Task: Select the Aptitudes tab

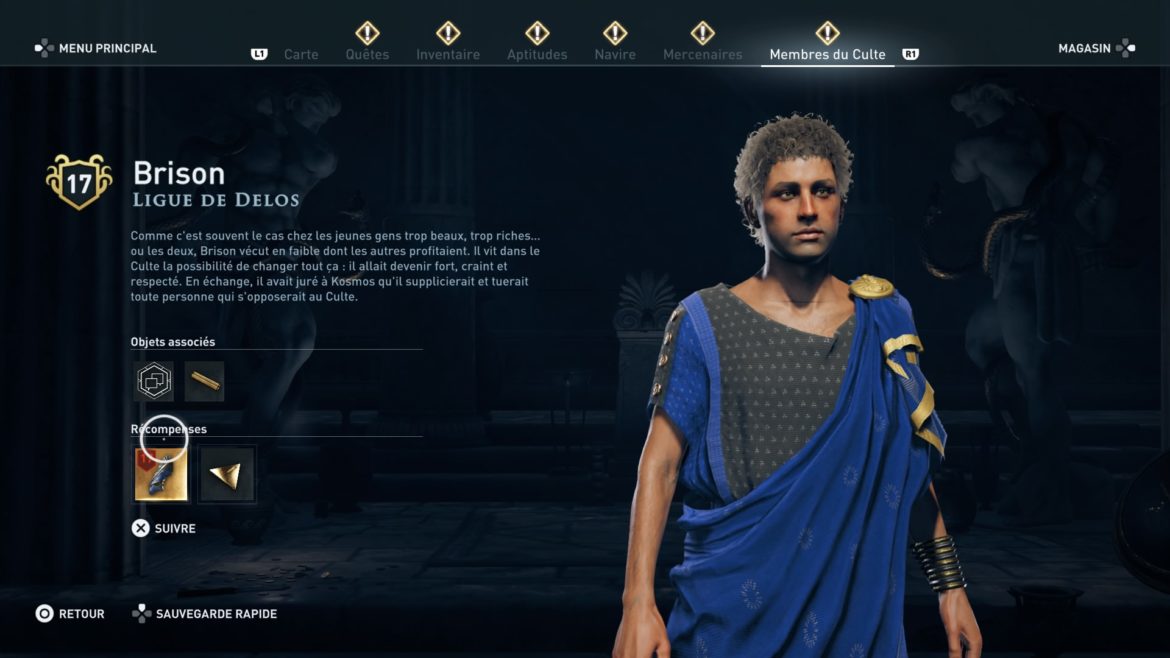Action: (537, 54)
